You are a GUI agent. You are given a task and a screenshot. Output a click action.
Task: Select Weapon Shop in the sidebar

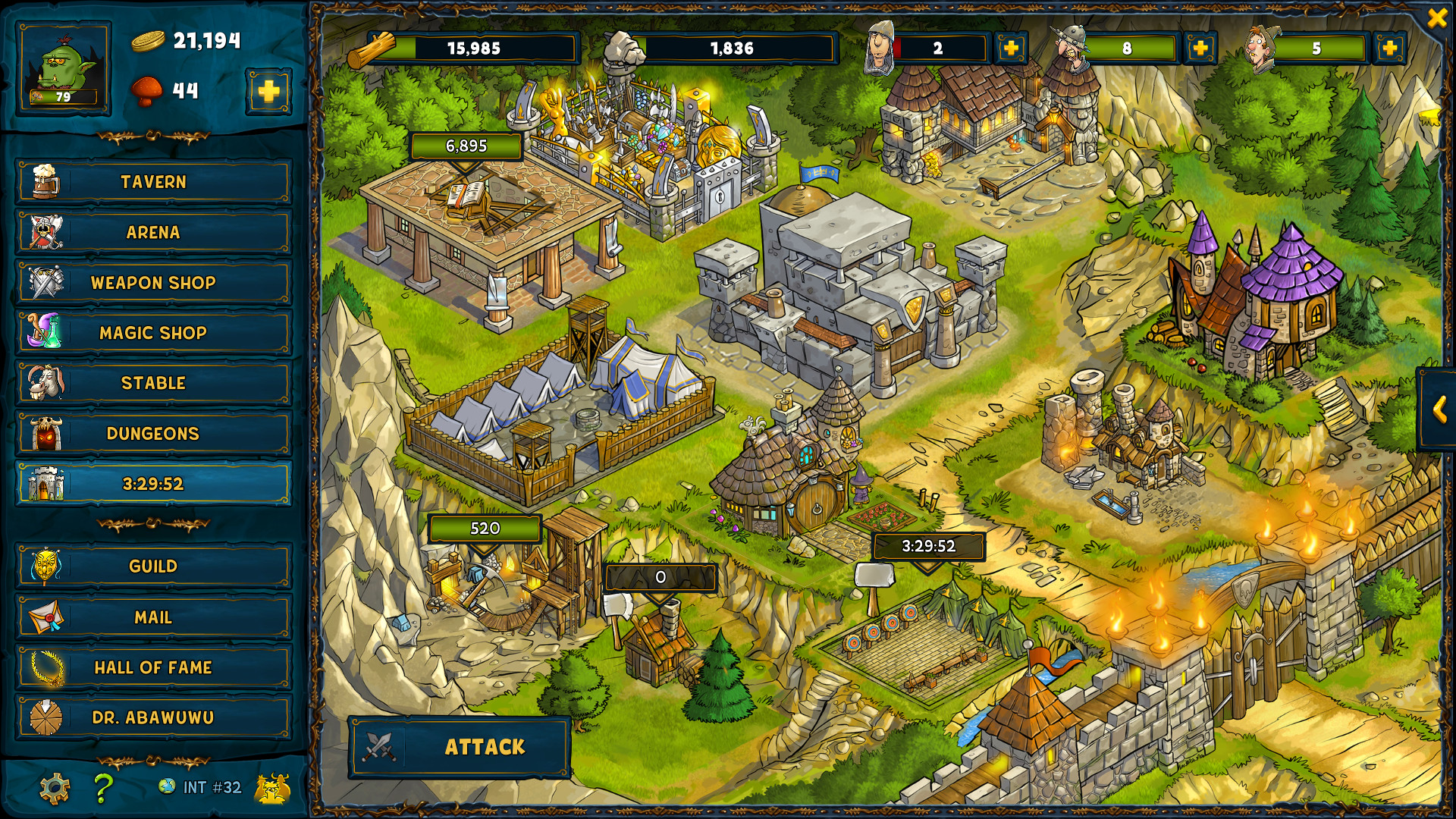152,282
